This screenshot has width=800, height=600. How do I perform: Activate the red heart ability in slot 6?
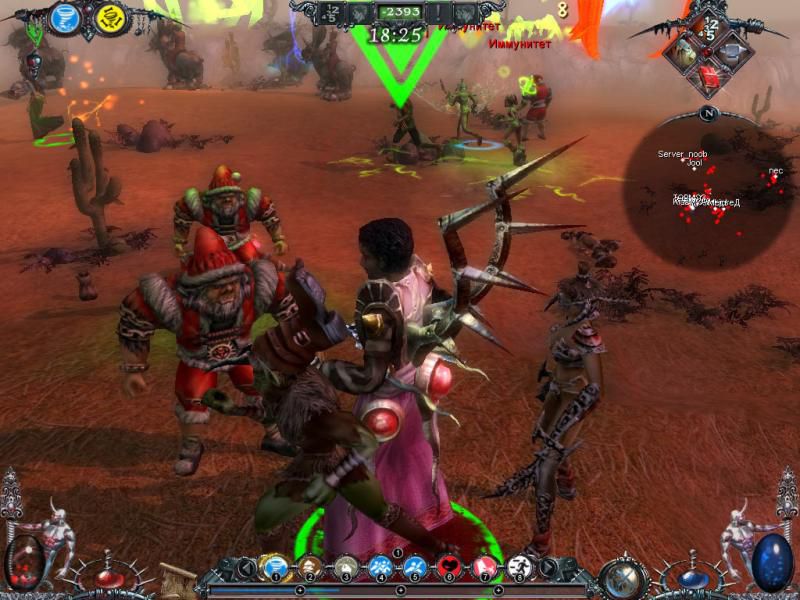point(449,569)
